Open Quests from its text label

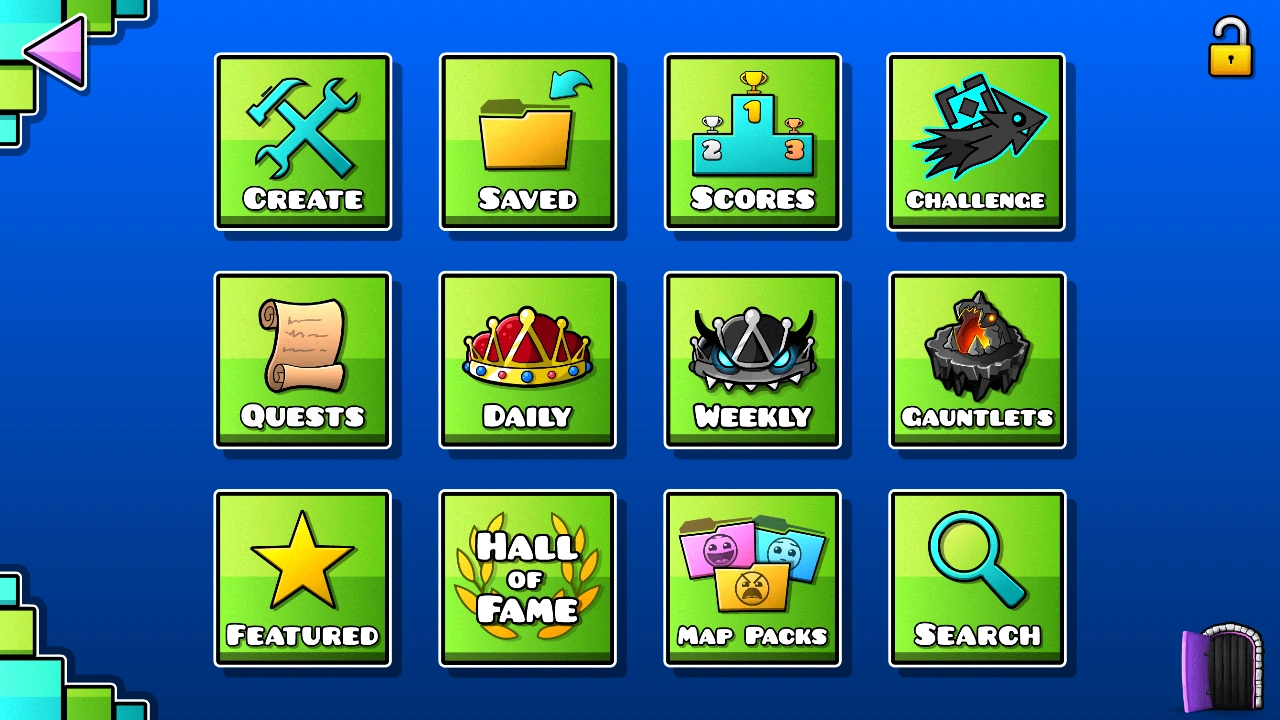click(303, 417)
